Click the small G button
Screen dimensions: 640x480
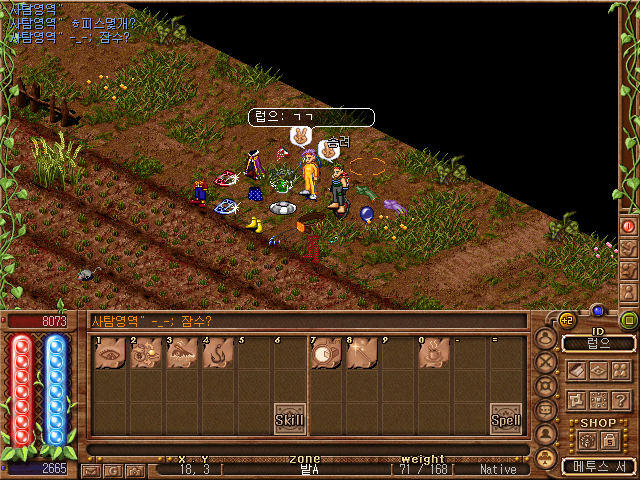click(x=111, y=470)
